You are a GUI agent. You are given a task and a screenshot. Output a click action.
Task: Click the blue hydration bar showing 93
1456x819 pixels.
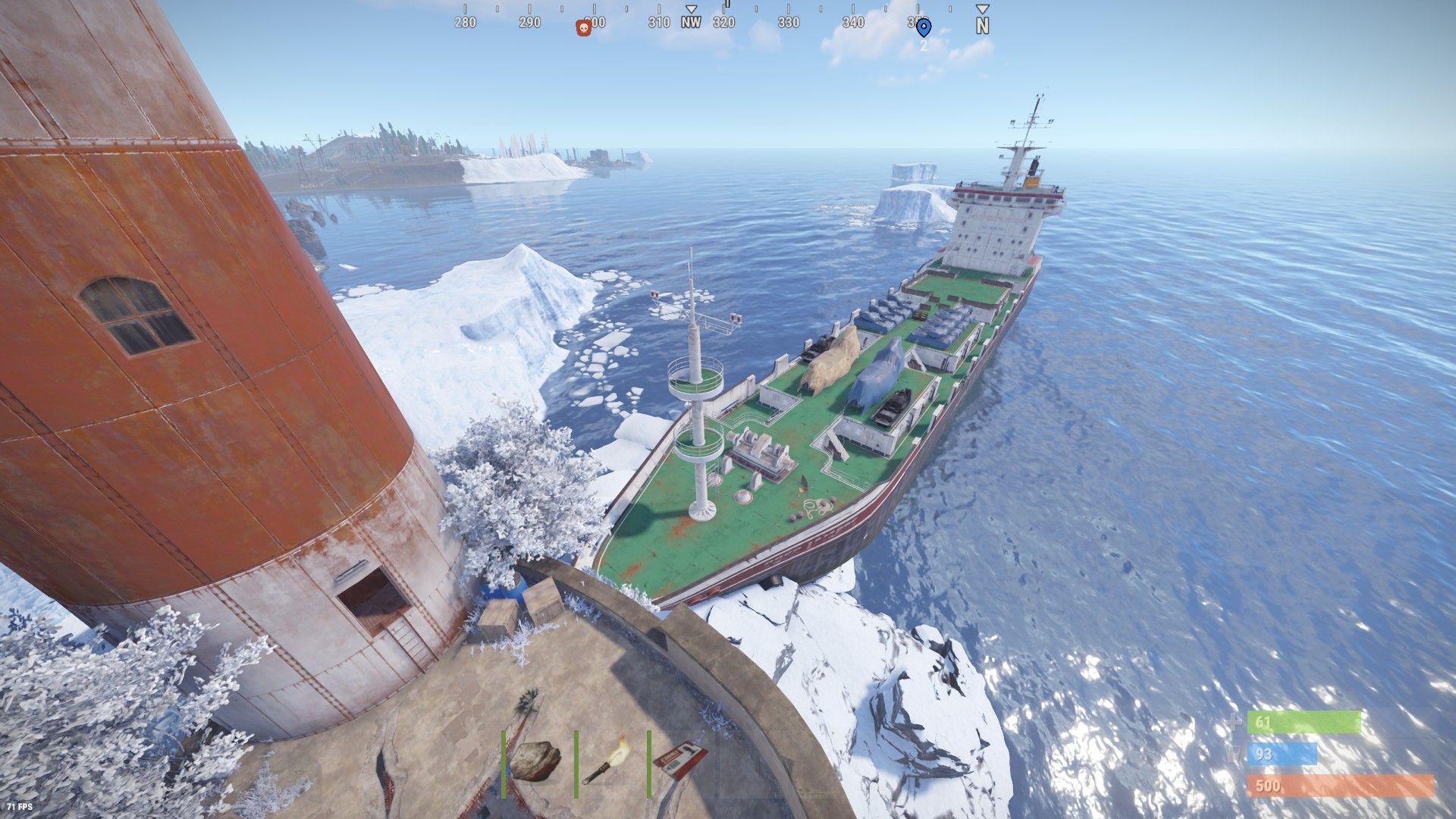pyautogui.click(x=1282, y=754)
